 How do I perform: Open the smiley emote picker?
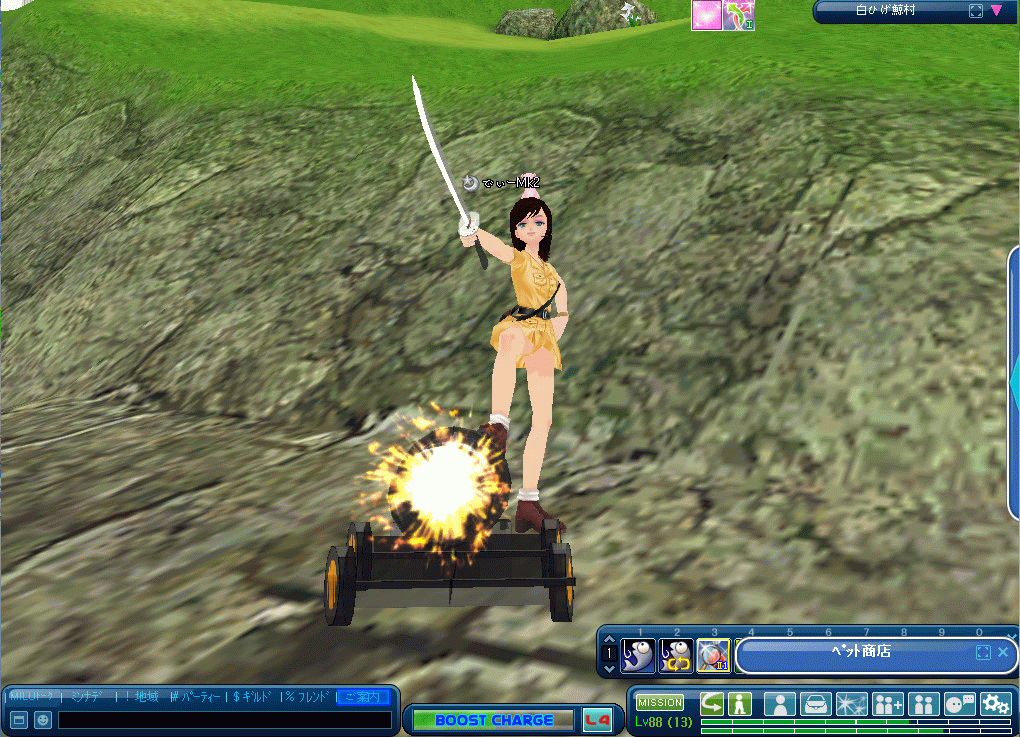click(43, 720)
